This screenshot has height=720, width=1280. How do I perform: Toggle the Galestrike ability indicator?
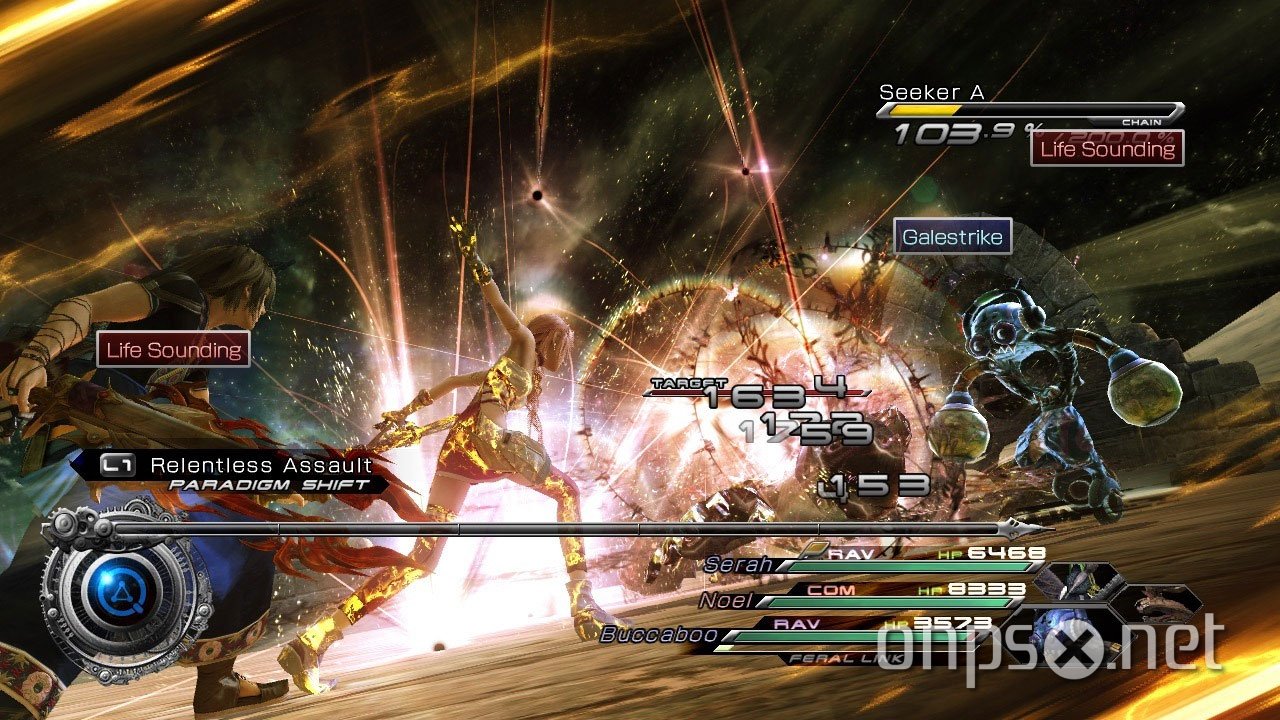coord(953,237)
